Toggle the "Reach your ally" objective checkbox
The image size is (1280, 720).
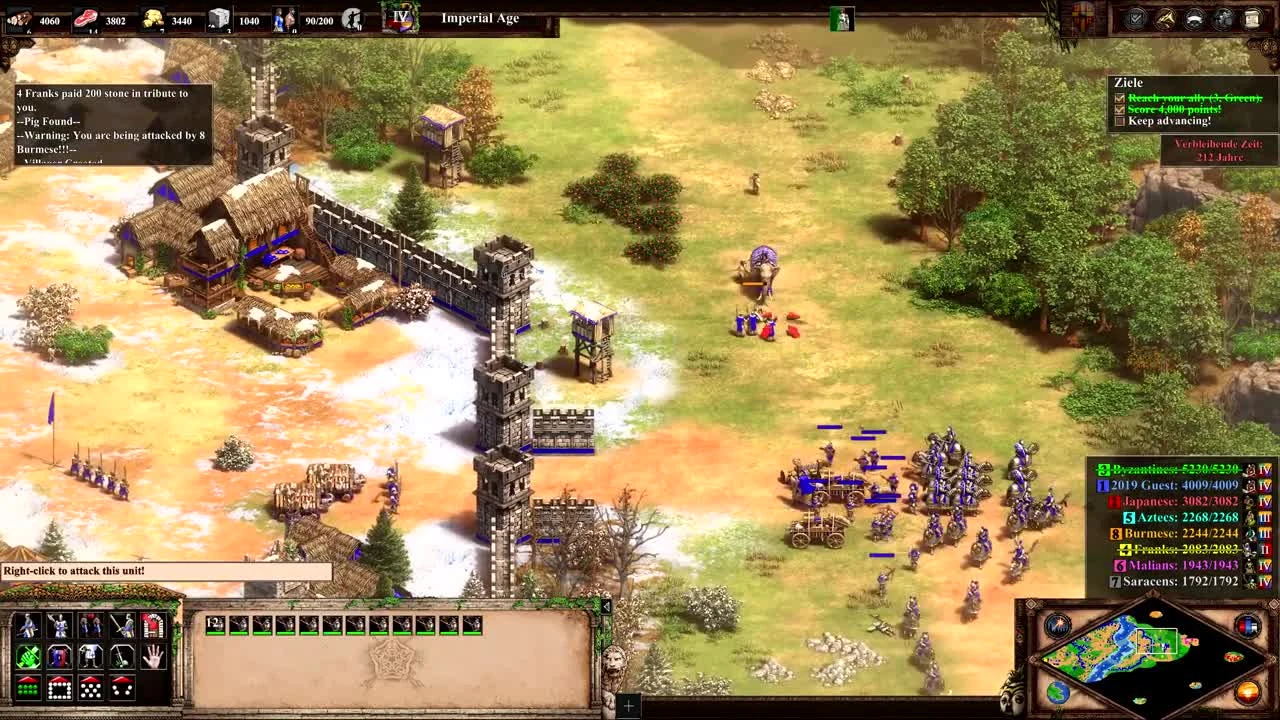click(x=1118, y=97)
